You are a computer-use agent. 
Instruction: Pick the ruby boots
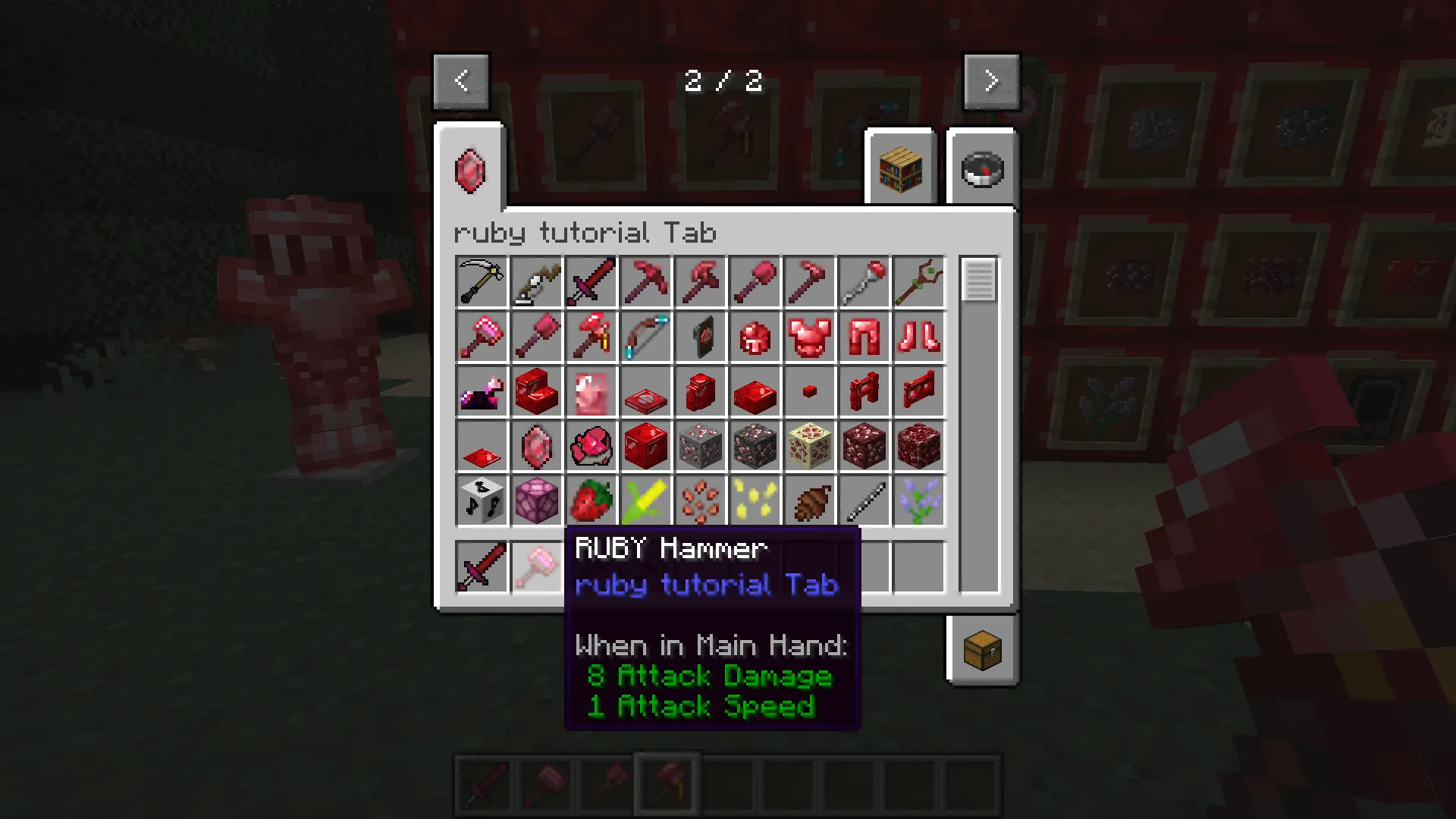918,336
